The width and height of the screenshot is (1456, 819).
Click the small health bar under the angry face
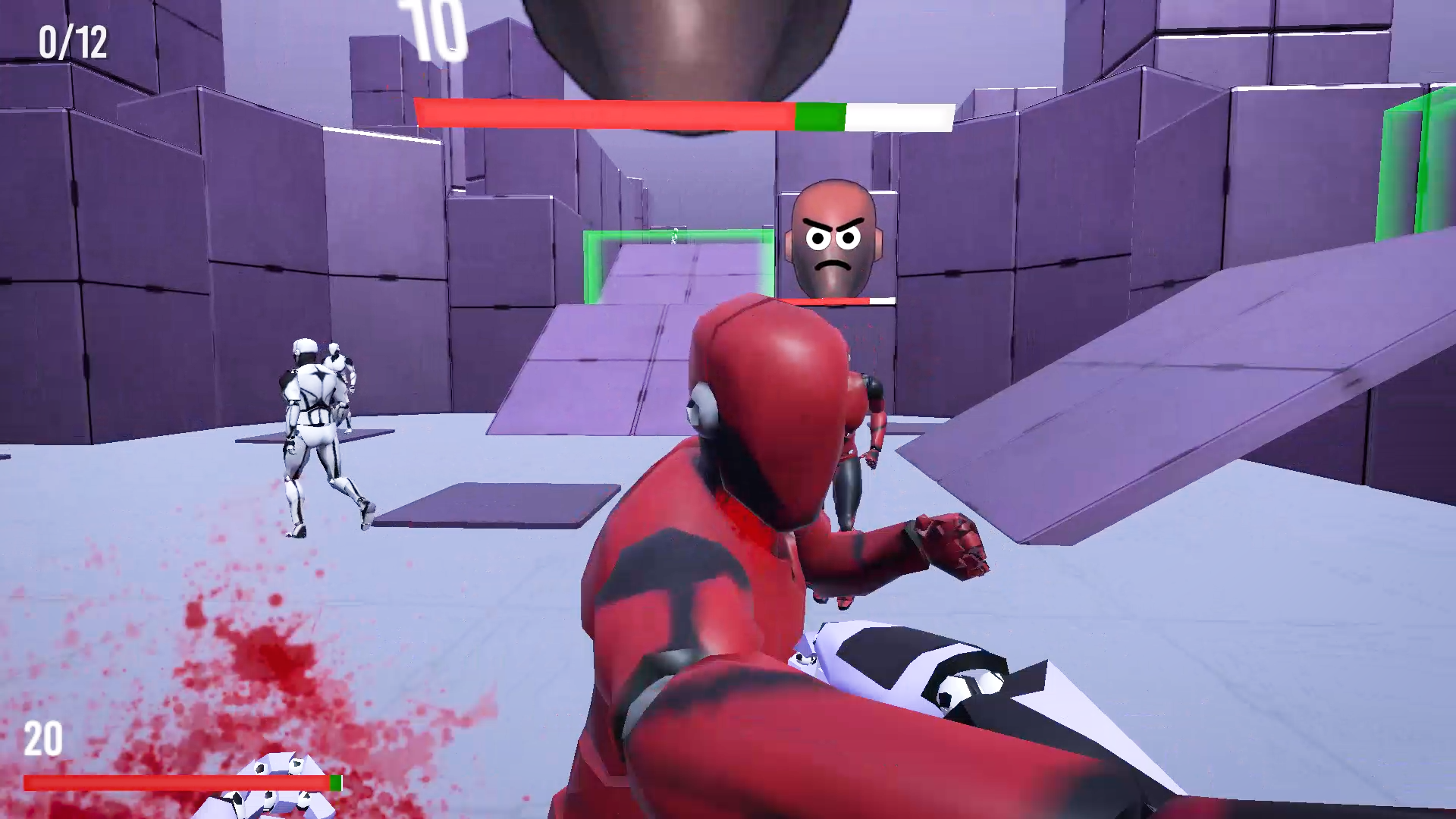(834, 300)
